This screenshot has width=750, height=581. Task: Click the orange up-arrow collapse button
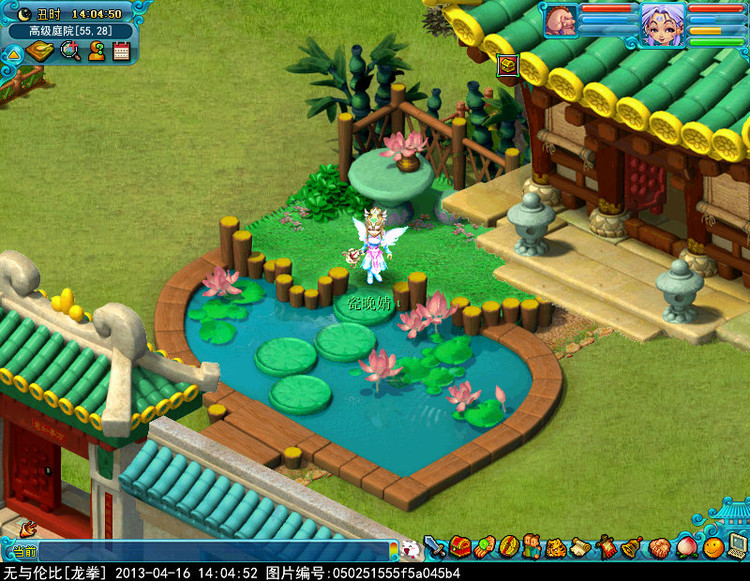coord(13,54)
